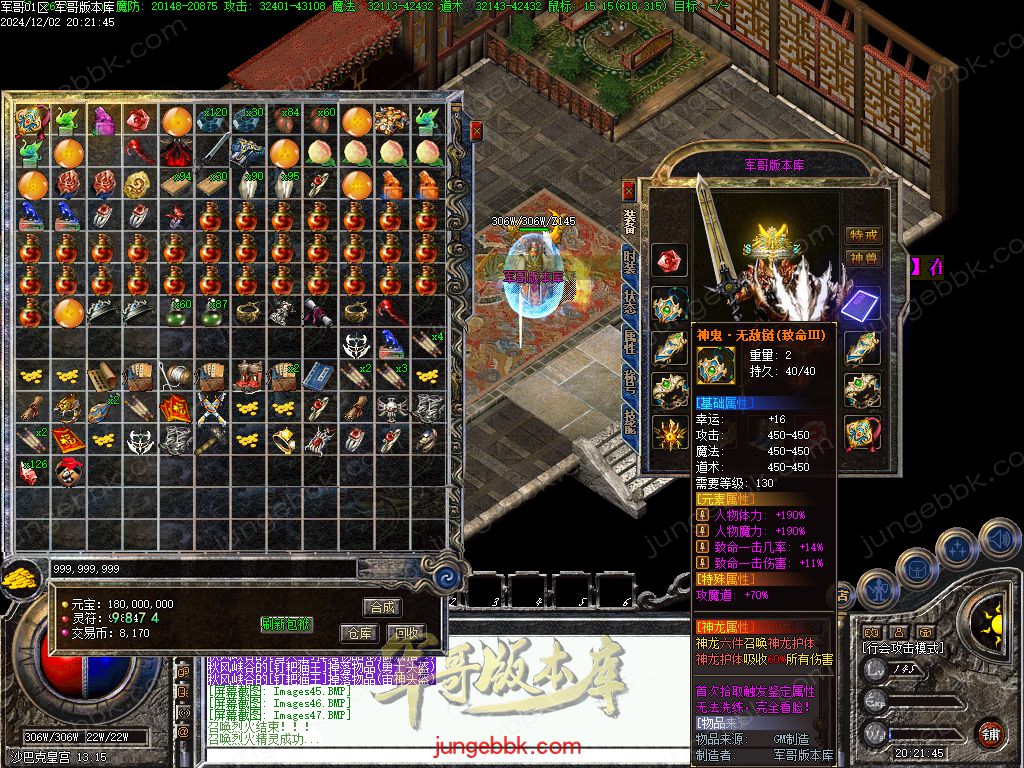
Task: Close the inventory bag window
Action: click(477, 130)
